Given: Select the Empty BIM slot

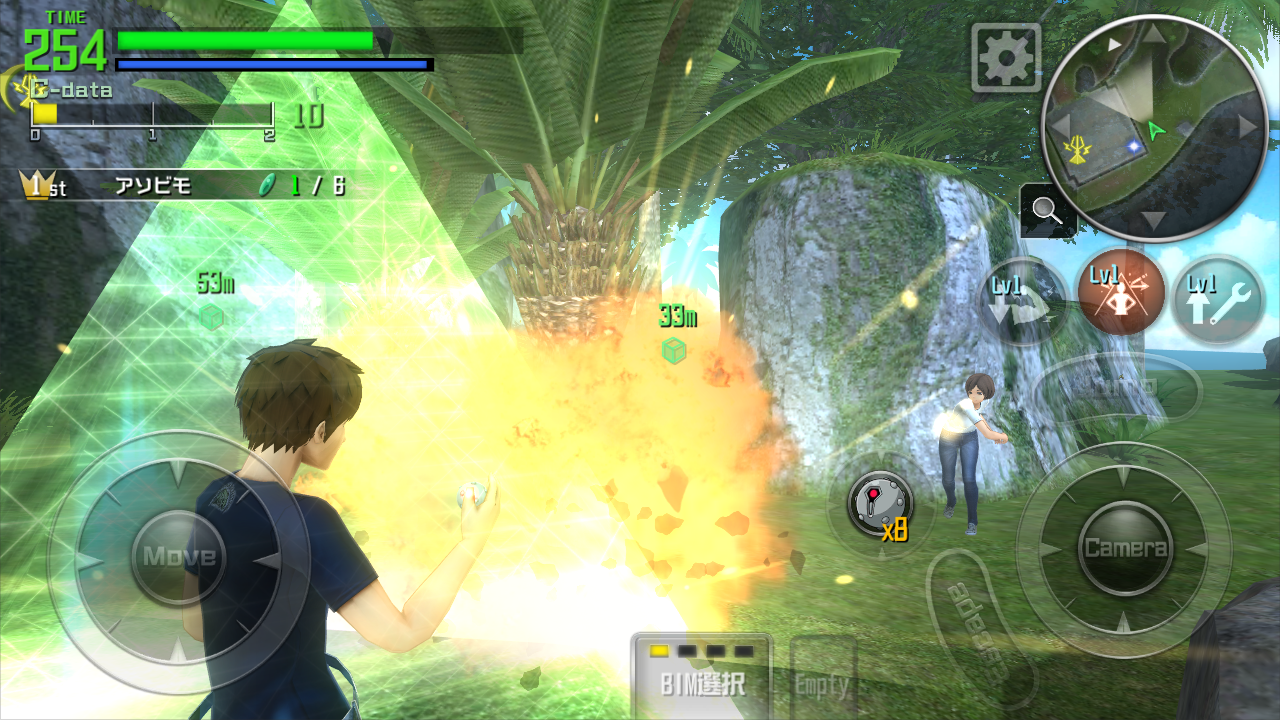Looking at the screenshot, I should coord(823,680).
